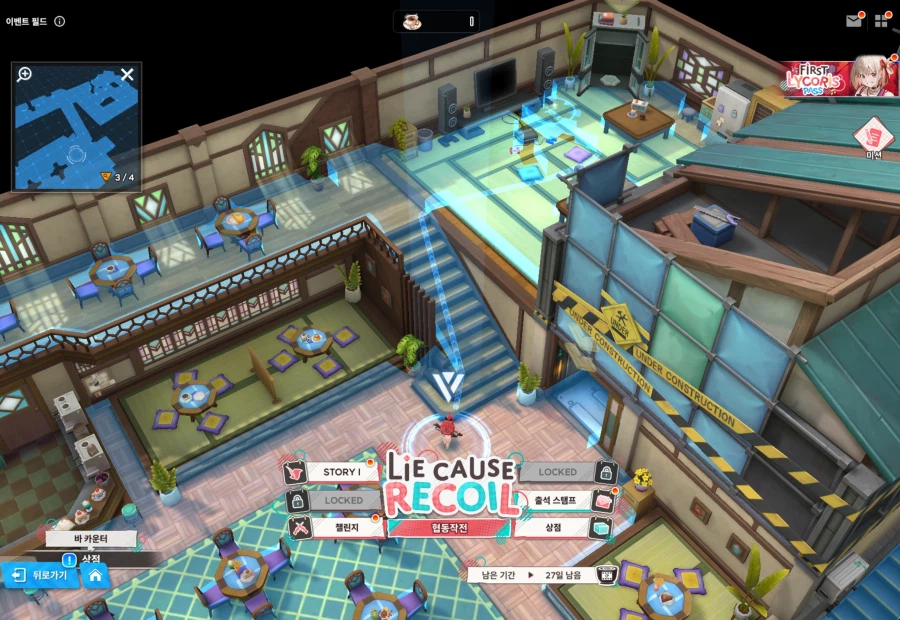
Task: Select the 바 카운터 location label
Action: click(x=90, y=538)
